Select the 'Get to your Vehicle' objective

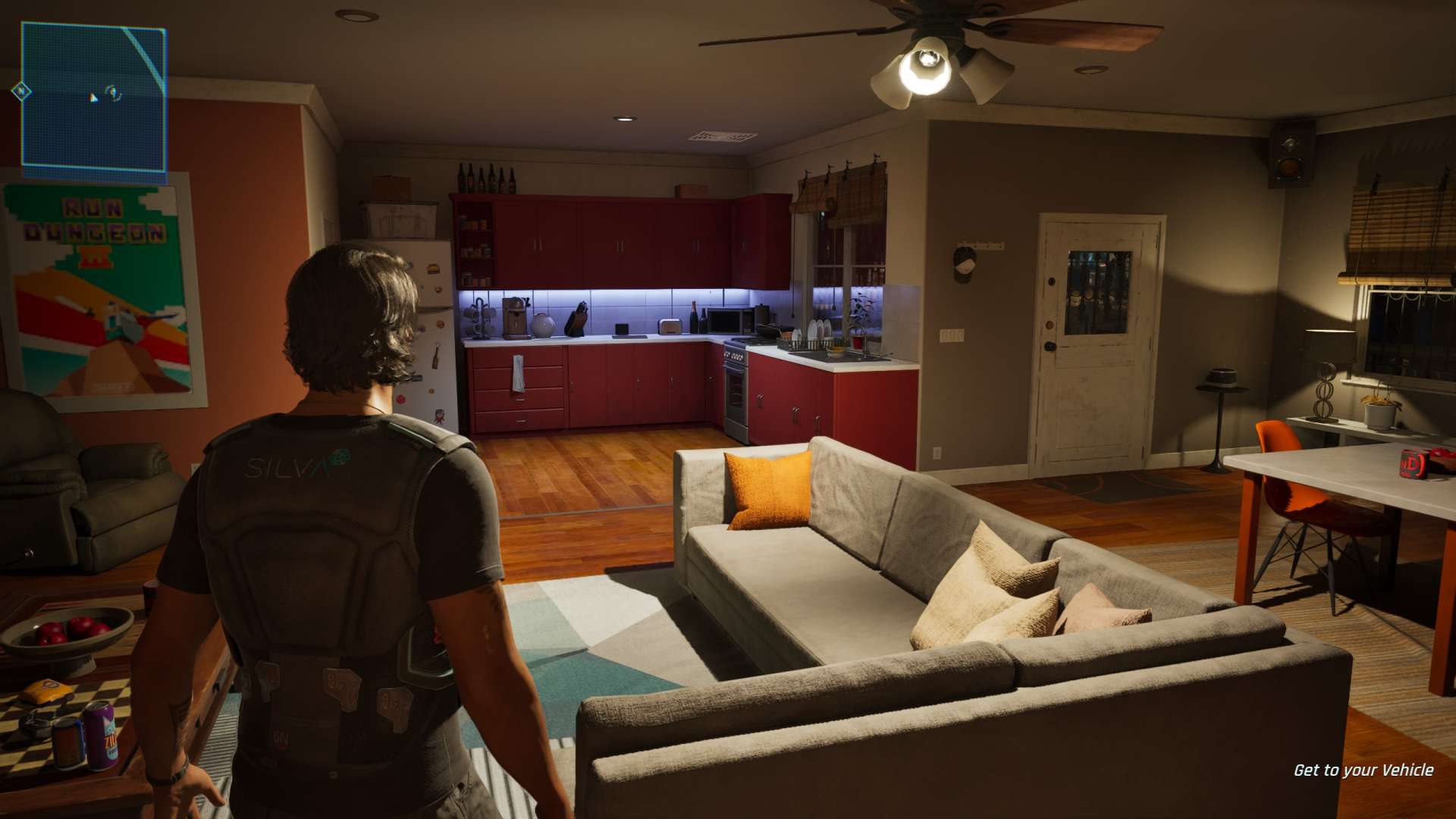point(1363,770)
